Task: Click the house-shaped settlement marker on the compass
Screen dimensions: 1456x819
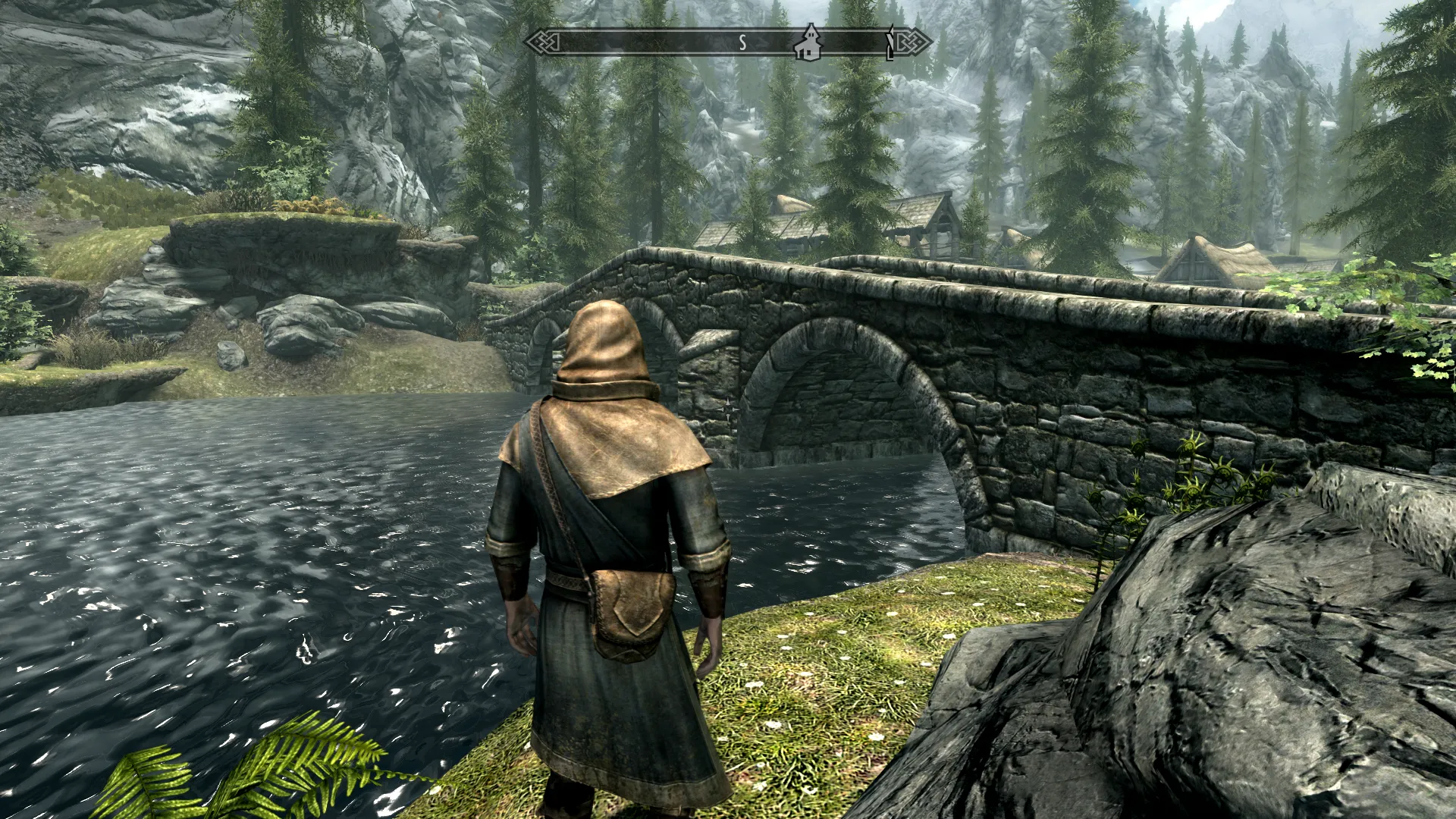Action: 808,42
